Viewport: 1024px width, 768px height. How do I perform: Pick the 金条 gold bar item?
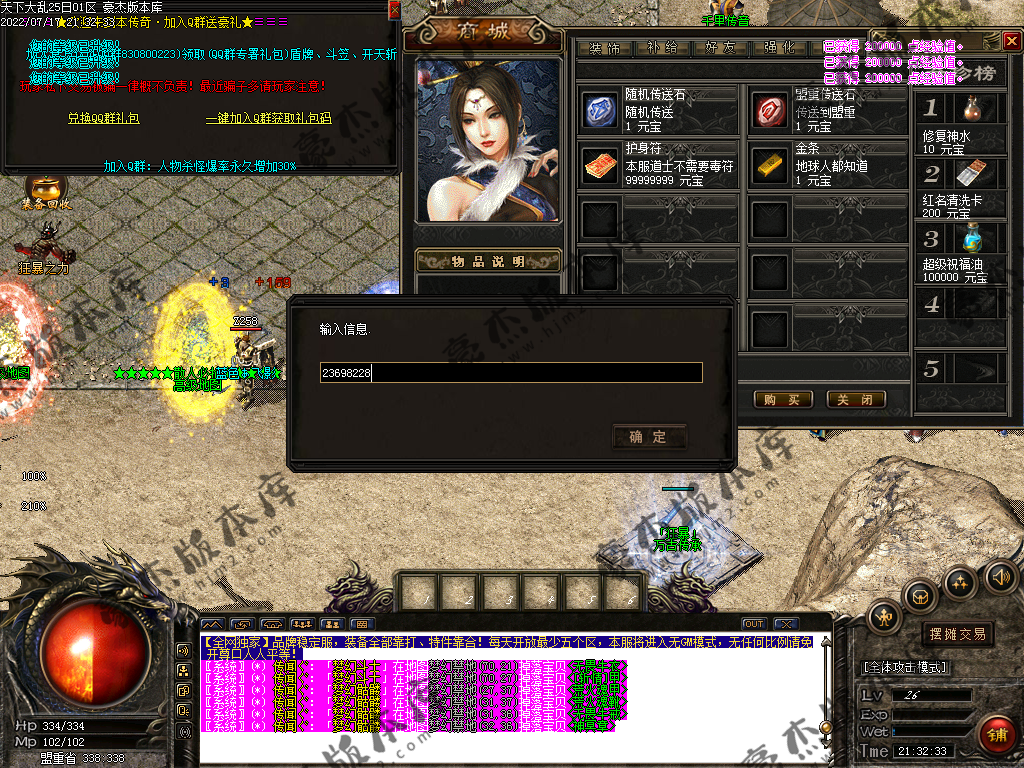tap(770, 164)
